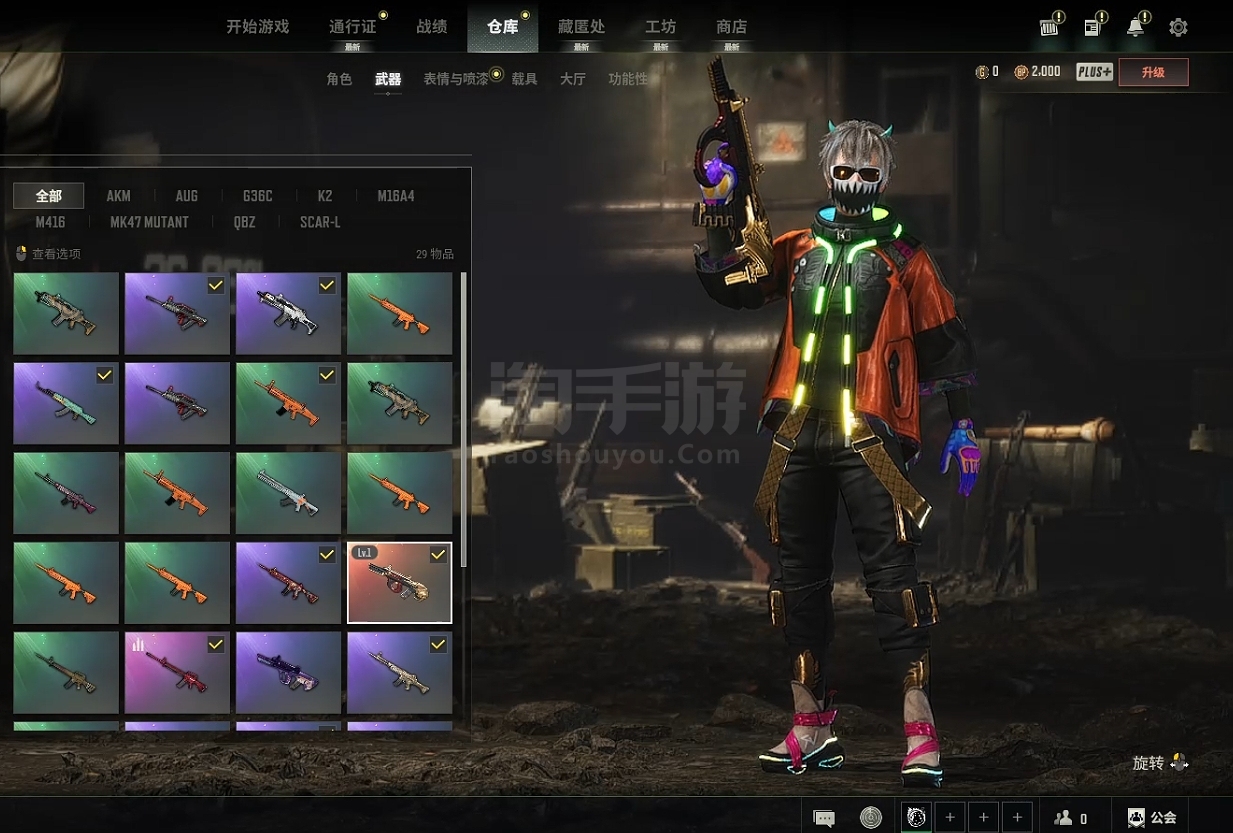The image size is (1233, 833).
Task: Choose the SCAR-L weapon filter
Action: click(320, 222)
